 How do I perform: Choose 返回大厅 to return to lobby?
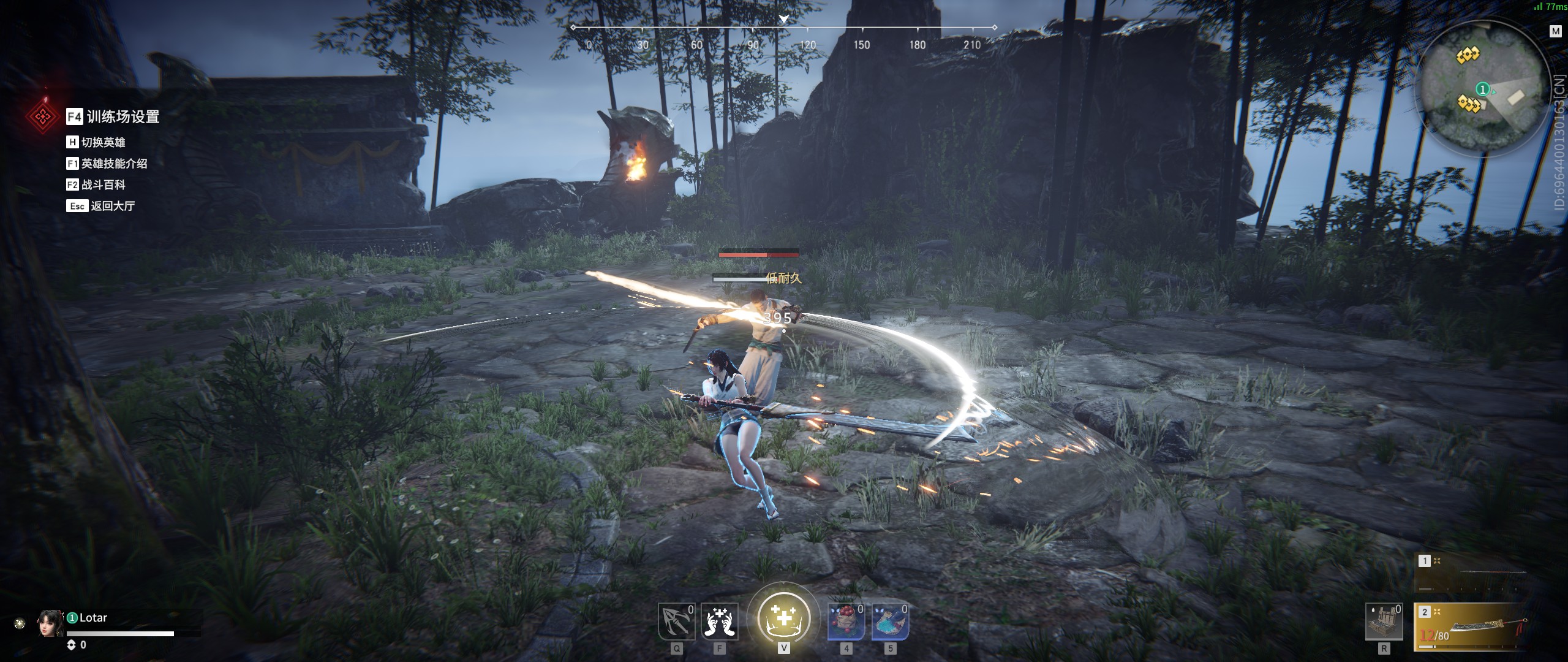coord(112,206)
